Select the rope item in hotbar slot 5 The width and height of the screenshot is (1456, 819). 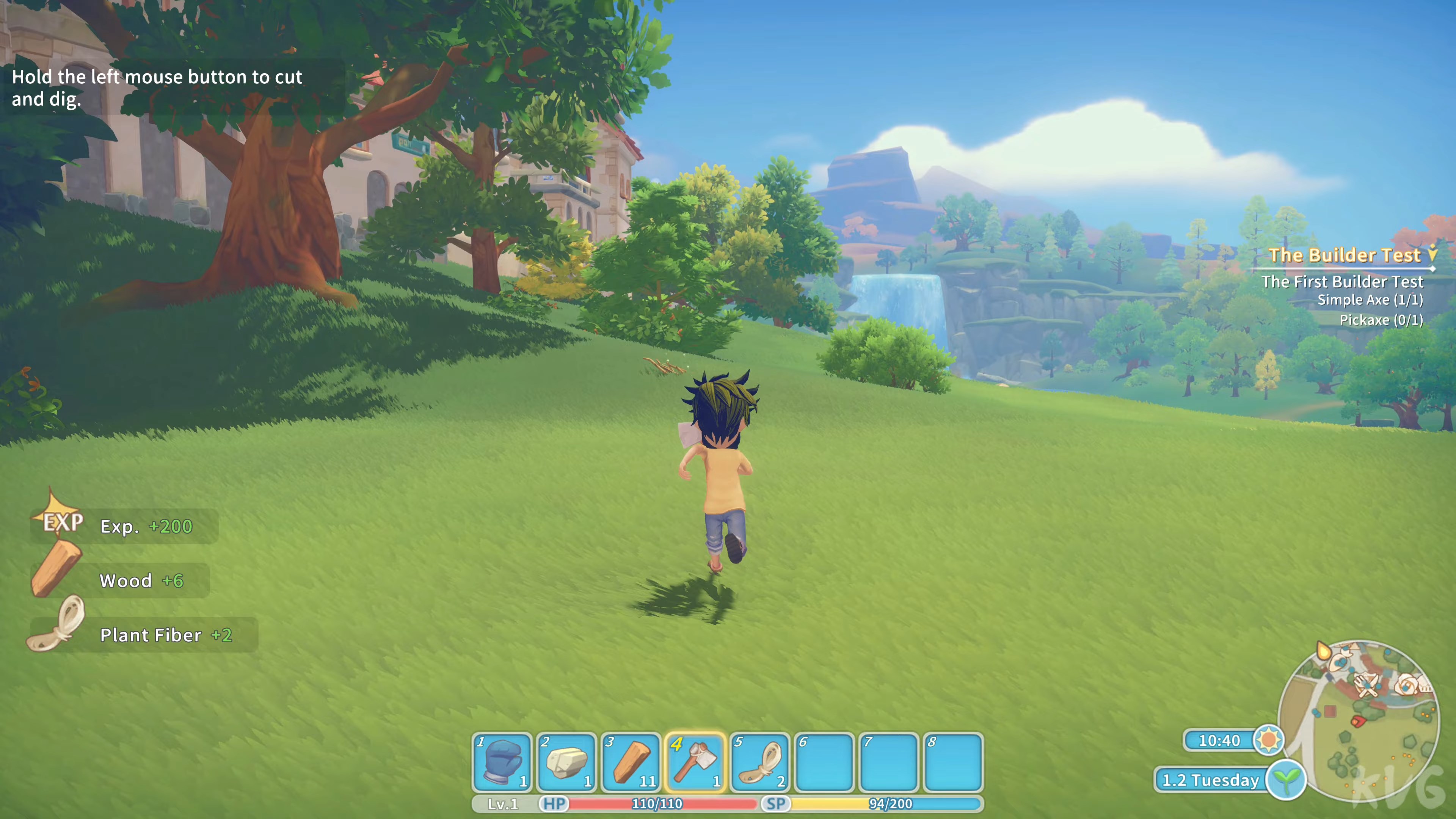[760, 763]
